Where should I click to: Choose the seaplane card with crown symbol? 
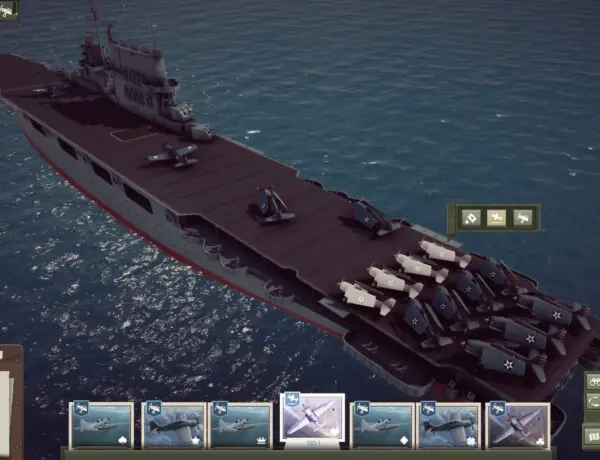click(x=241, y=425)
